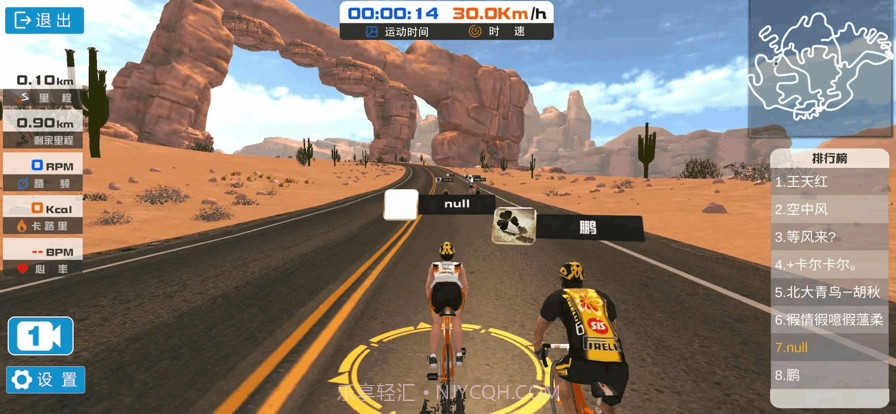896x414 pixels.
Task: Switch camera view with the camera button
Action: point(41,336)
